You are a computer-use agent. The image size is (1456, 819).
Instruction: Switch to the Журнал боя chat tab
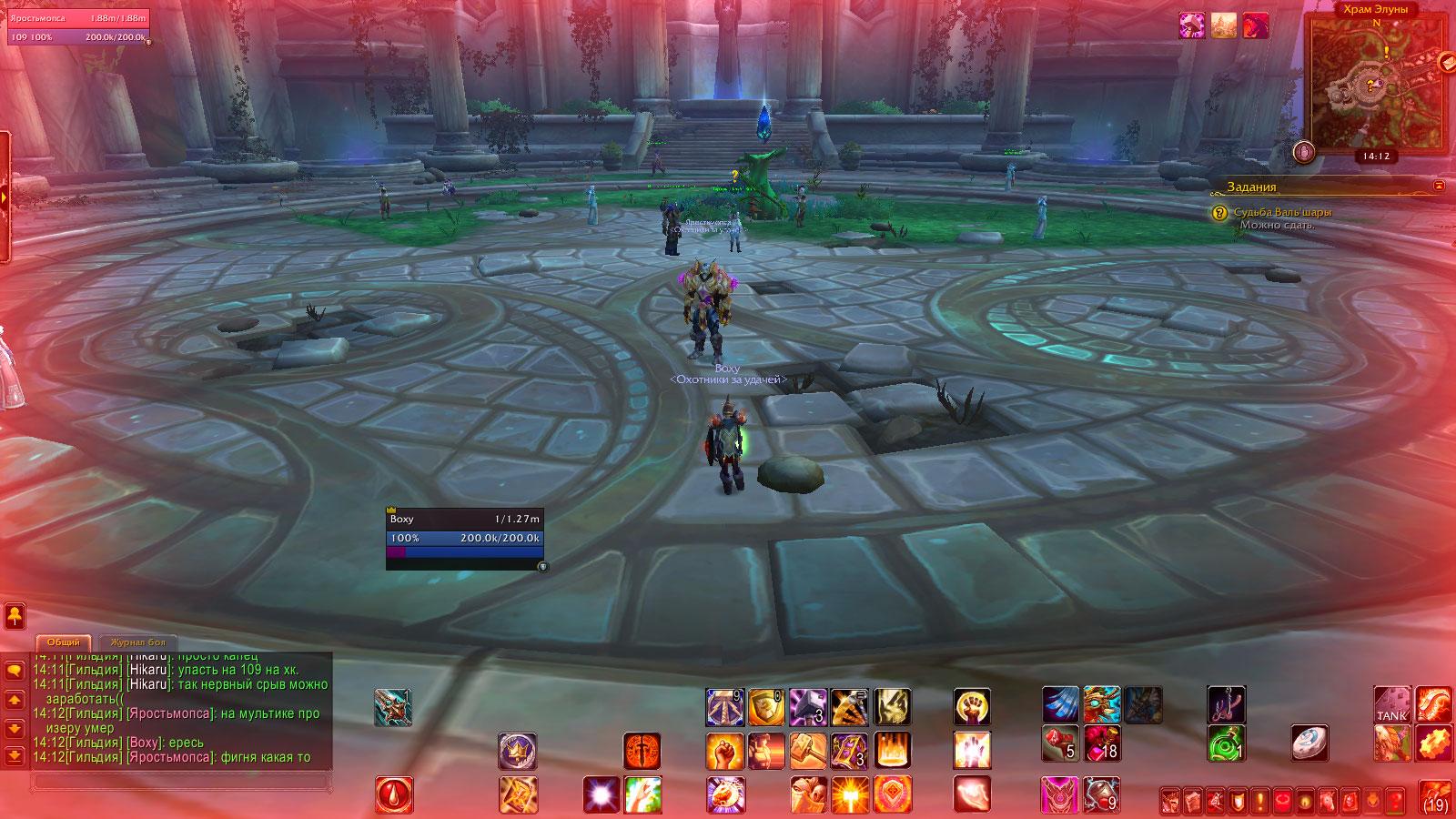(137, 642)
